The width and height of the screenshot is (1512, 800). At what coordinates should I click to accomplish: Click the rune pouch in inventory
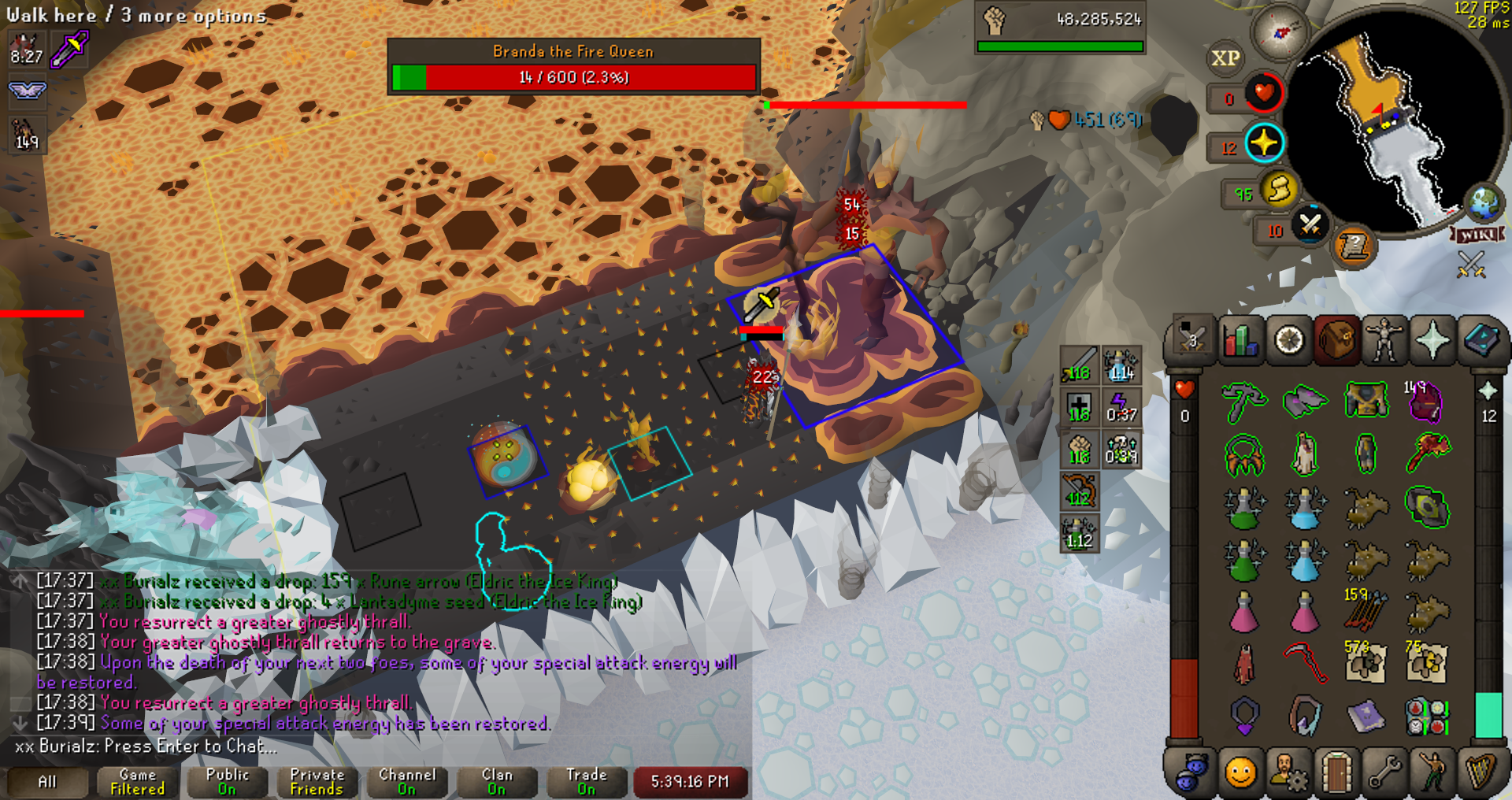point(1426,716)
